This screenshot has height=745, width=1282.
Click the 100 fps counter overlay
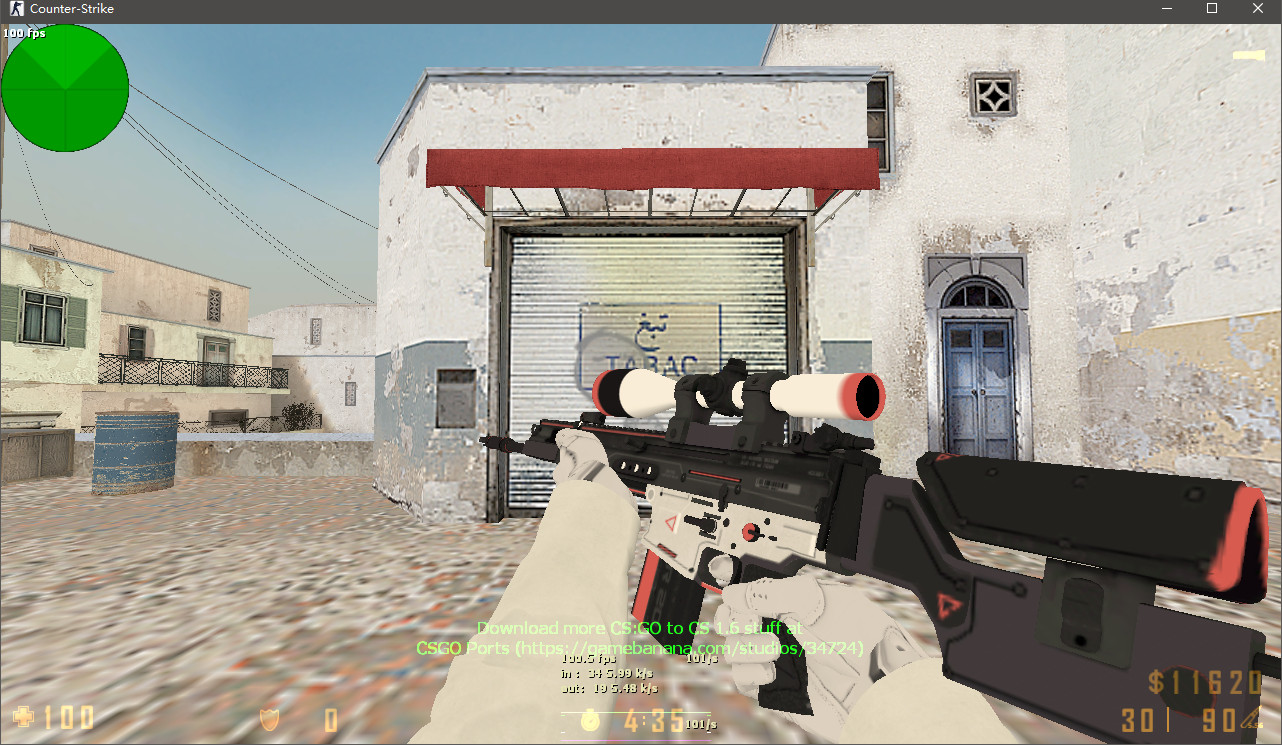[x=24, y=32]
